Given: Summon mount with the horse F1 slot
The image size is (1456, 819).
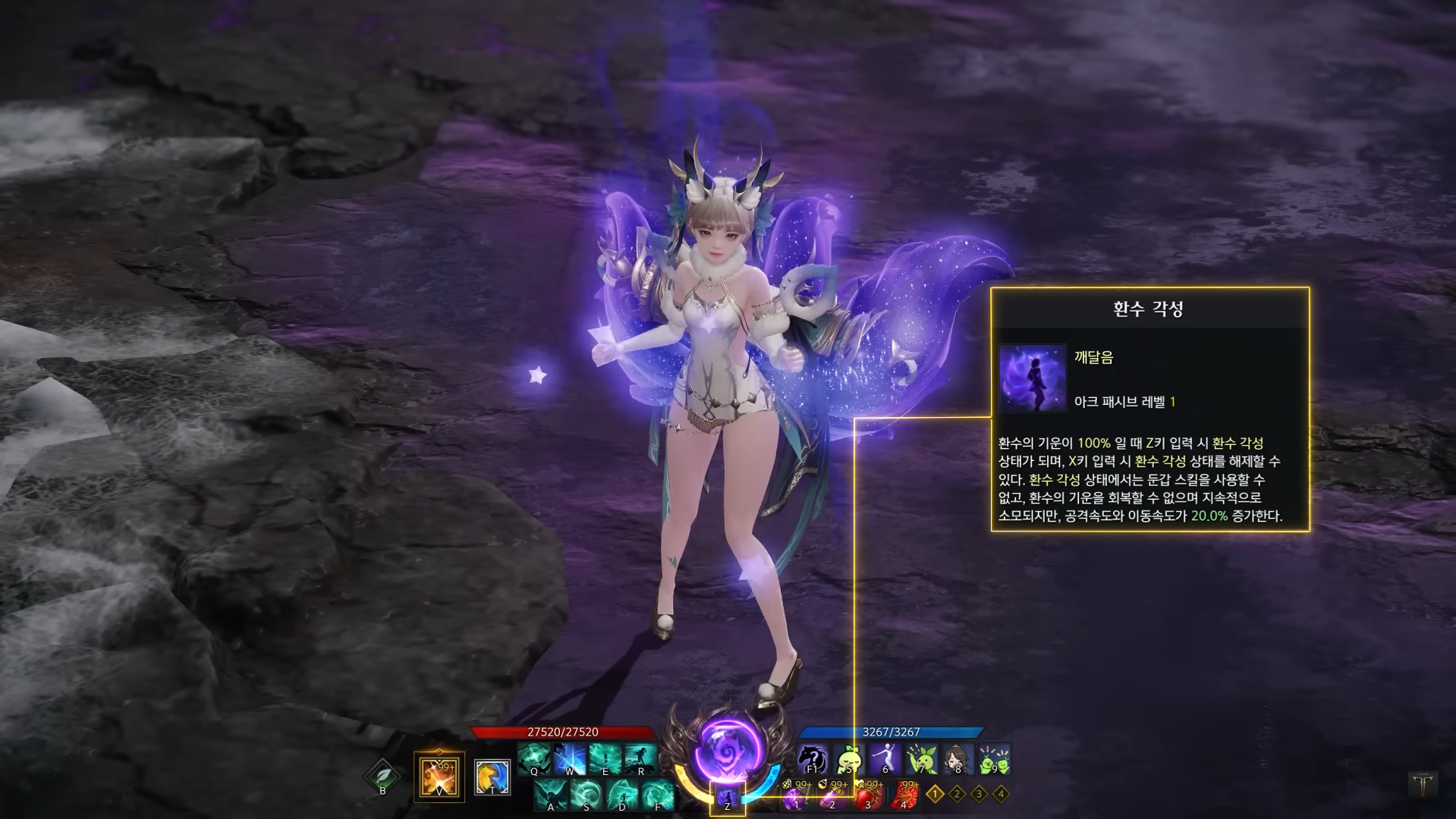Looking at the screenshot, I should pyautogui.click(x=812, y=759).
